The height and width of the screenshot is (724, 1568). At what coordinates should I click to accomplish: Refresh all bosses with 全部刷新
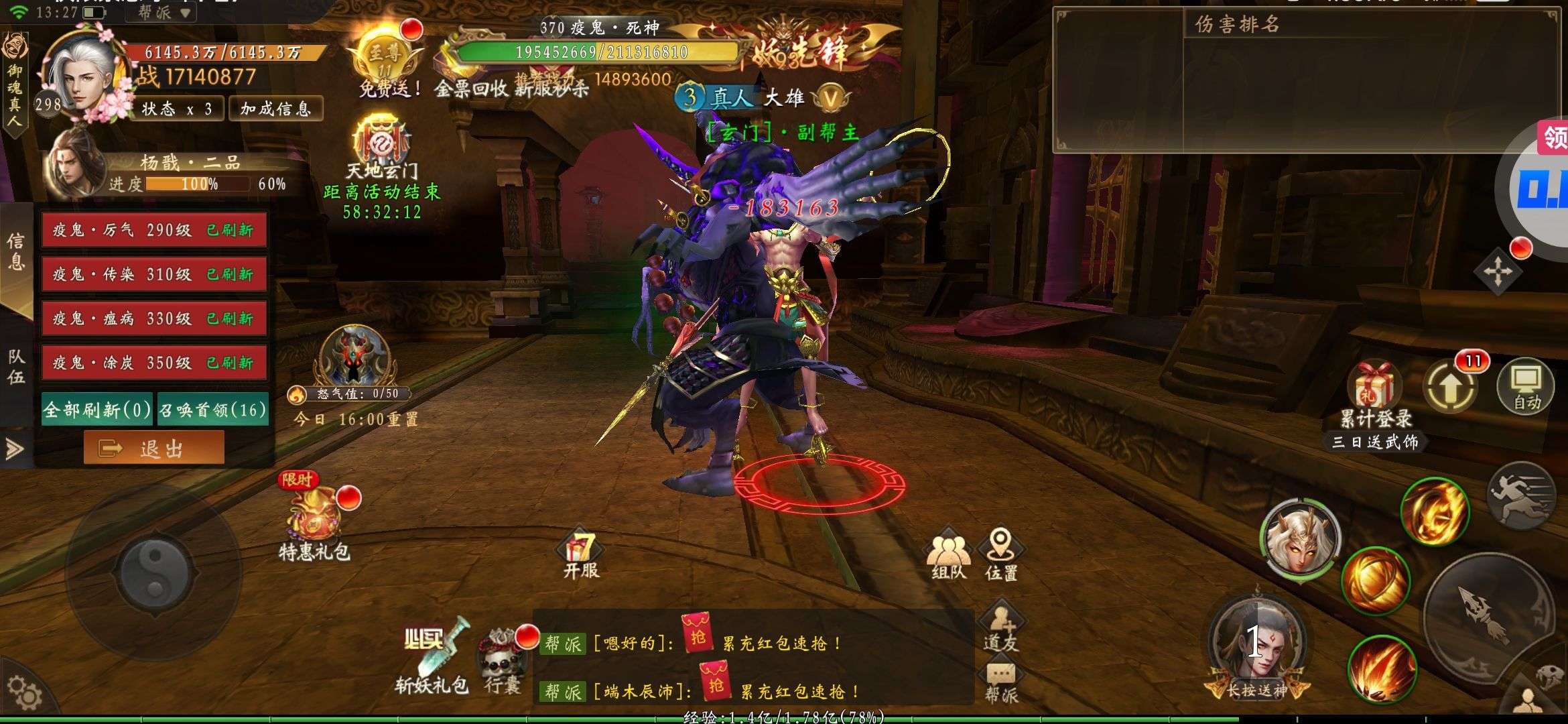coord(98,410)
